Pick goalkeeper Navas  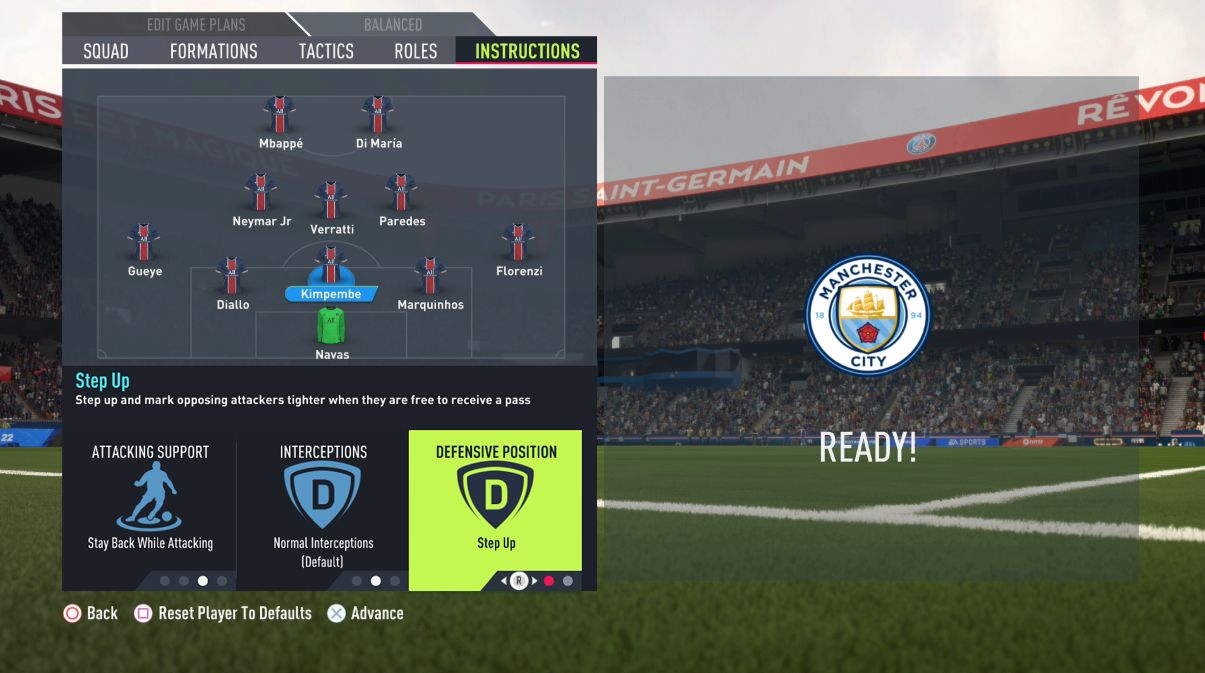pyautogui.click(x=331, y=328)
